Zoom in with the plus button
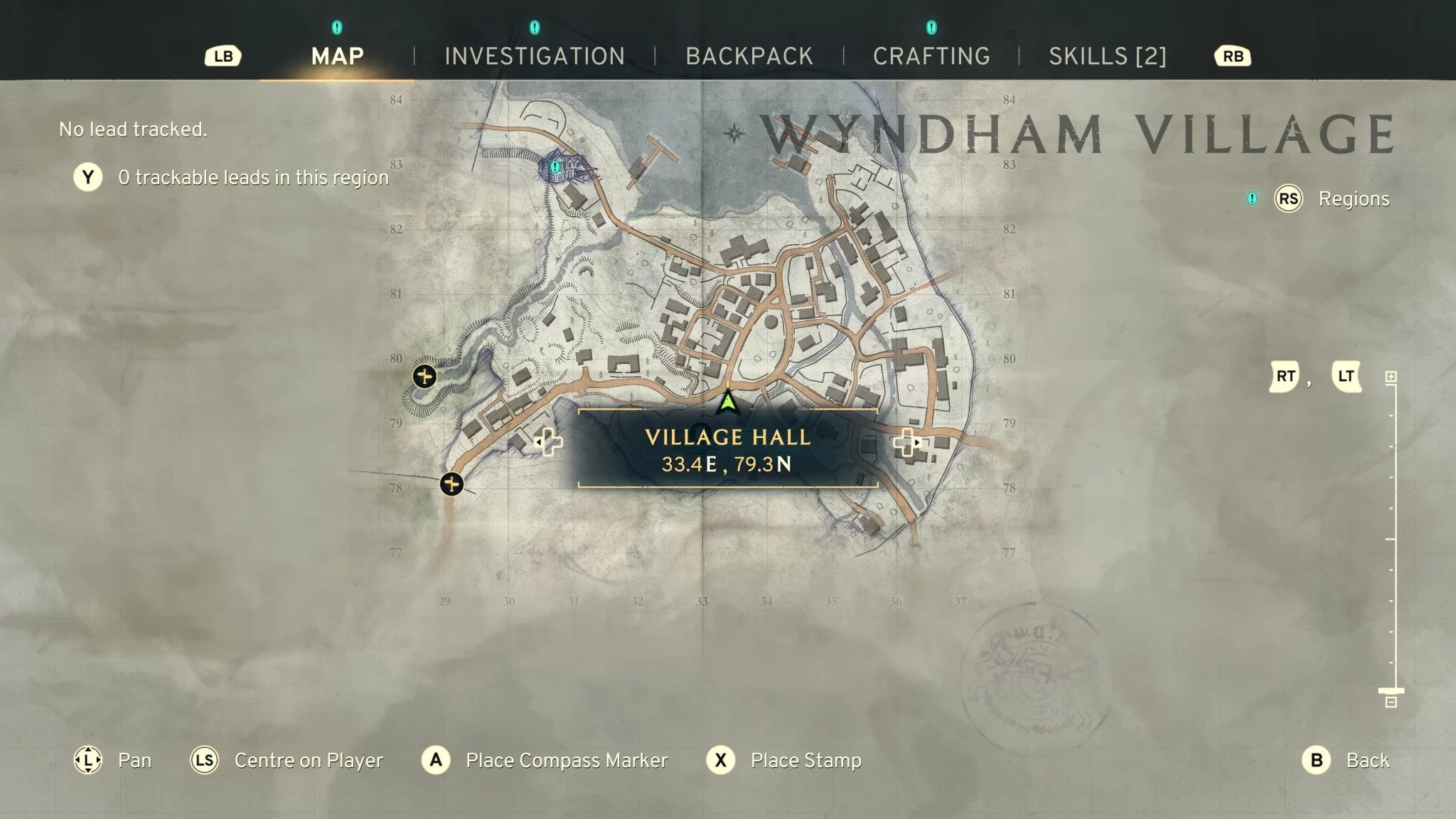 [x=1391, y=377]
